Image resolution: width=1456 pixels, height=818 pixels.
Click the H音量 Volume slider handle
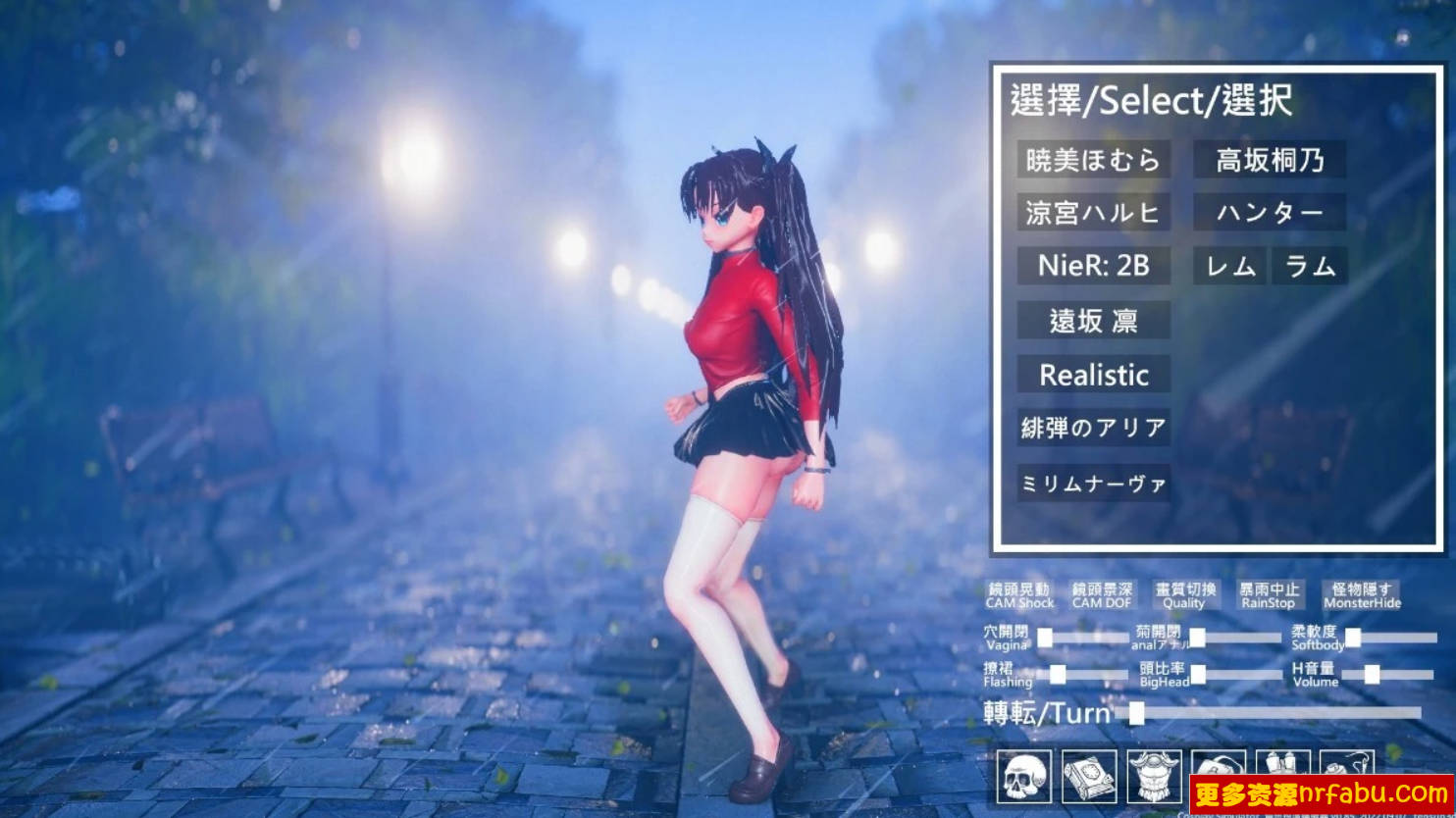(x=1373, y=674)
